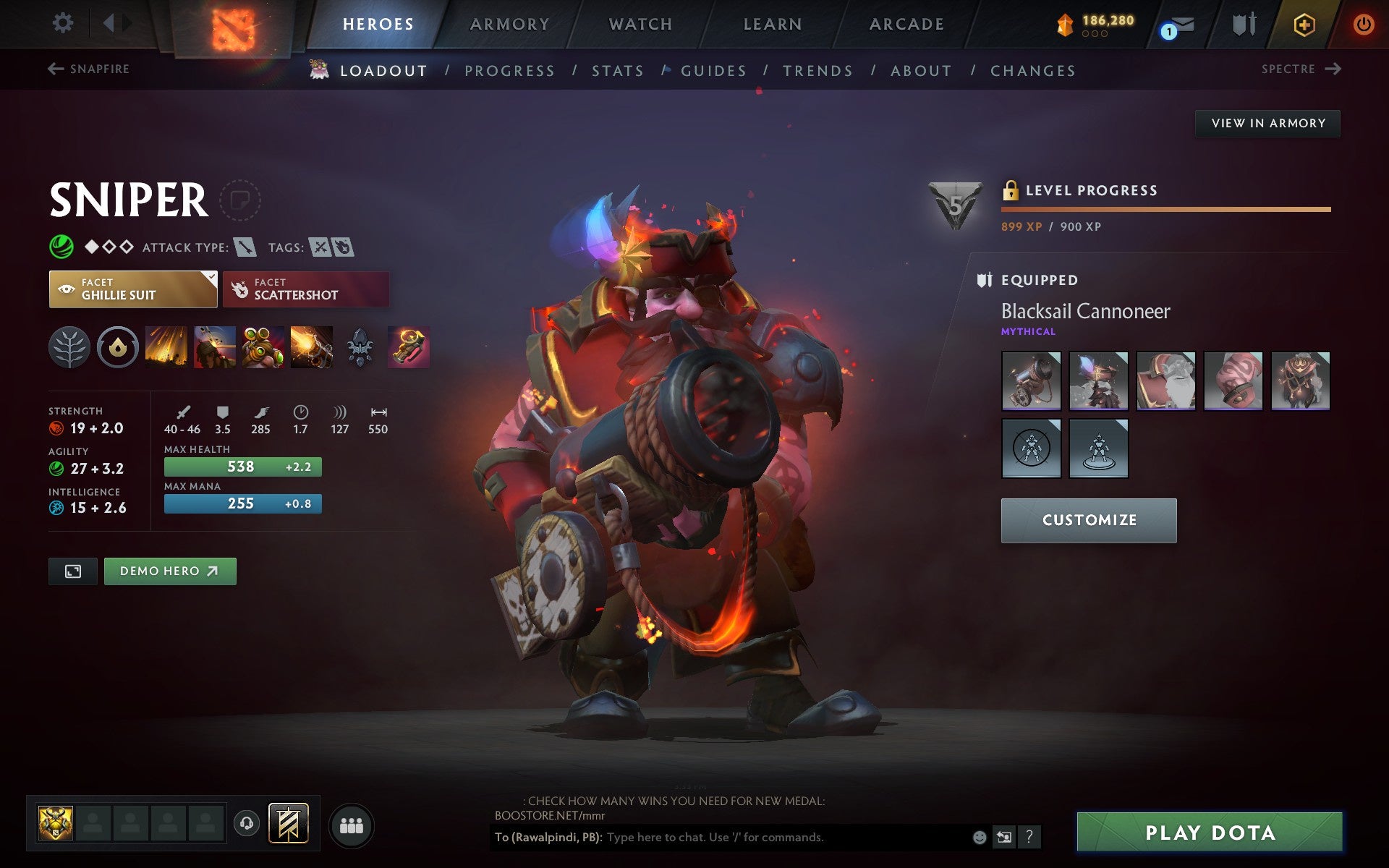Go back to Snapfire with left arrow

click(x=54, y=68)
